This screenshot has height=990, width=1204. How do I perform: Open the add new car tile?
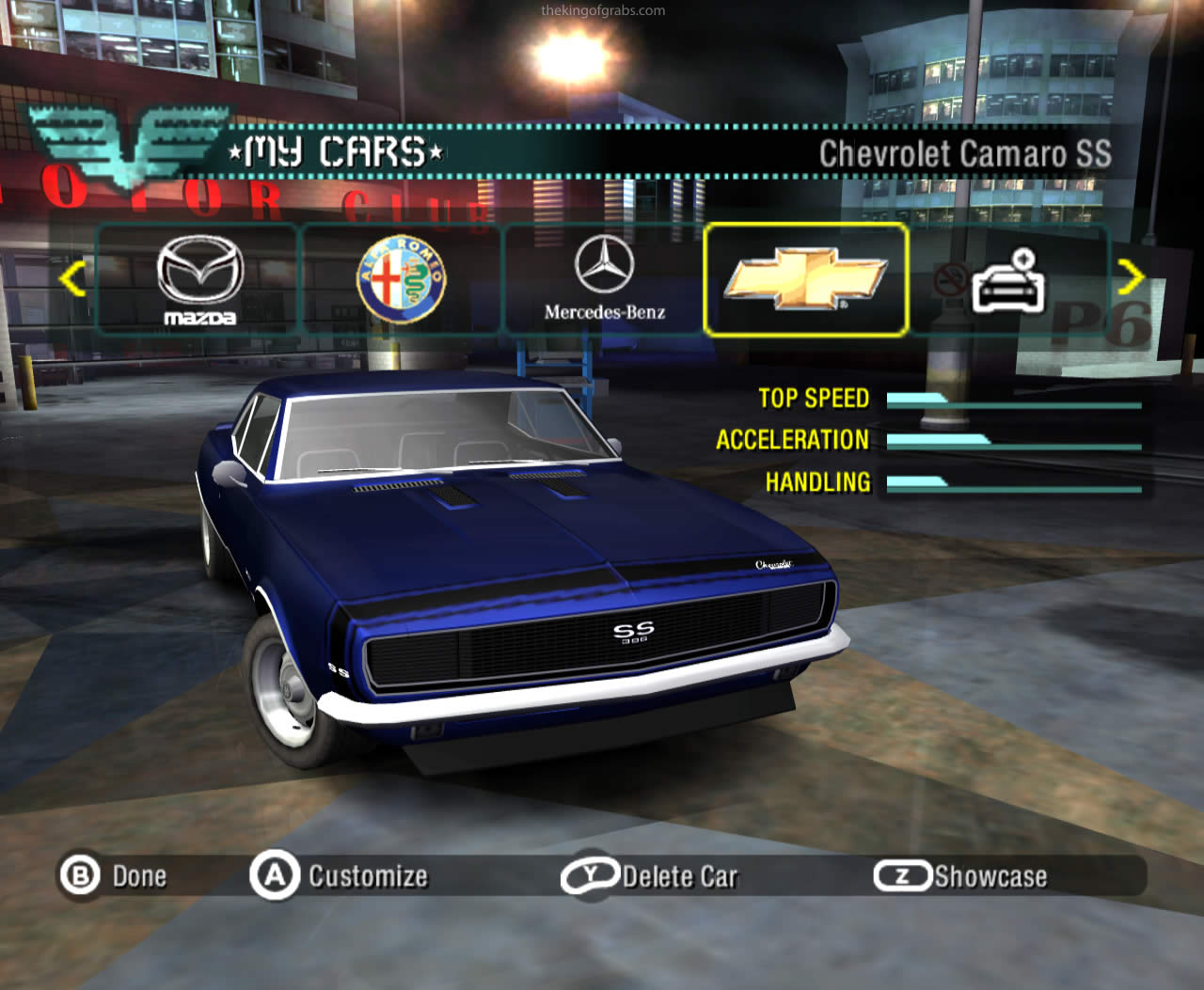(1006, 279)
